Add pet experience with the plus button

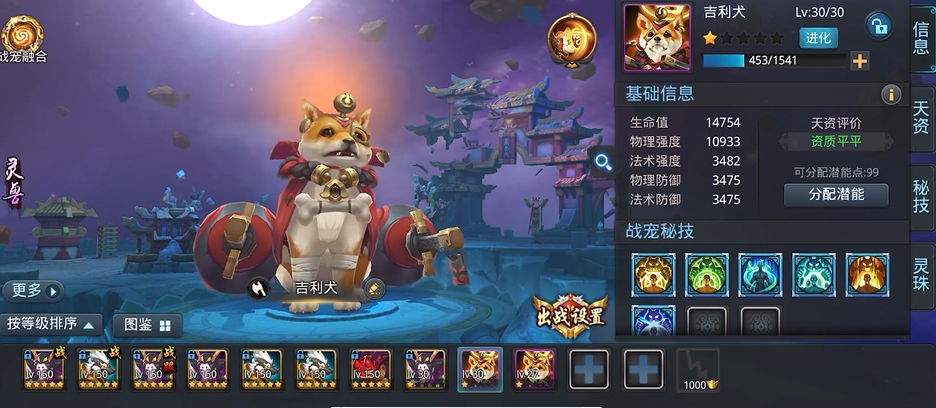[859, 61]
